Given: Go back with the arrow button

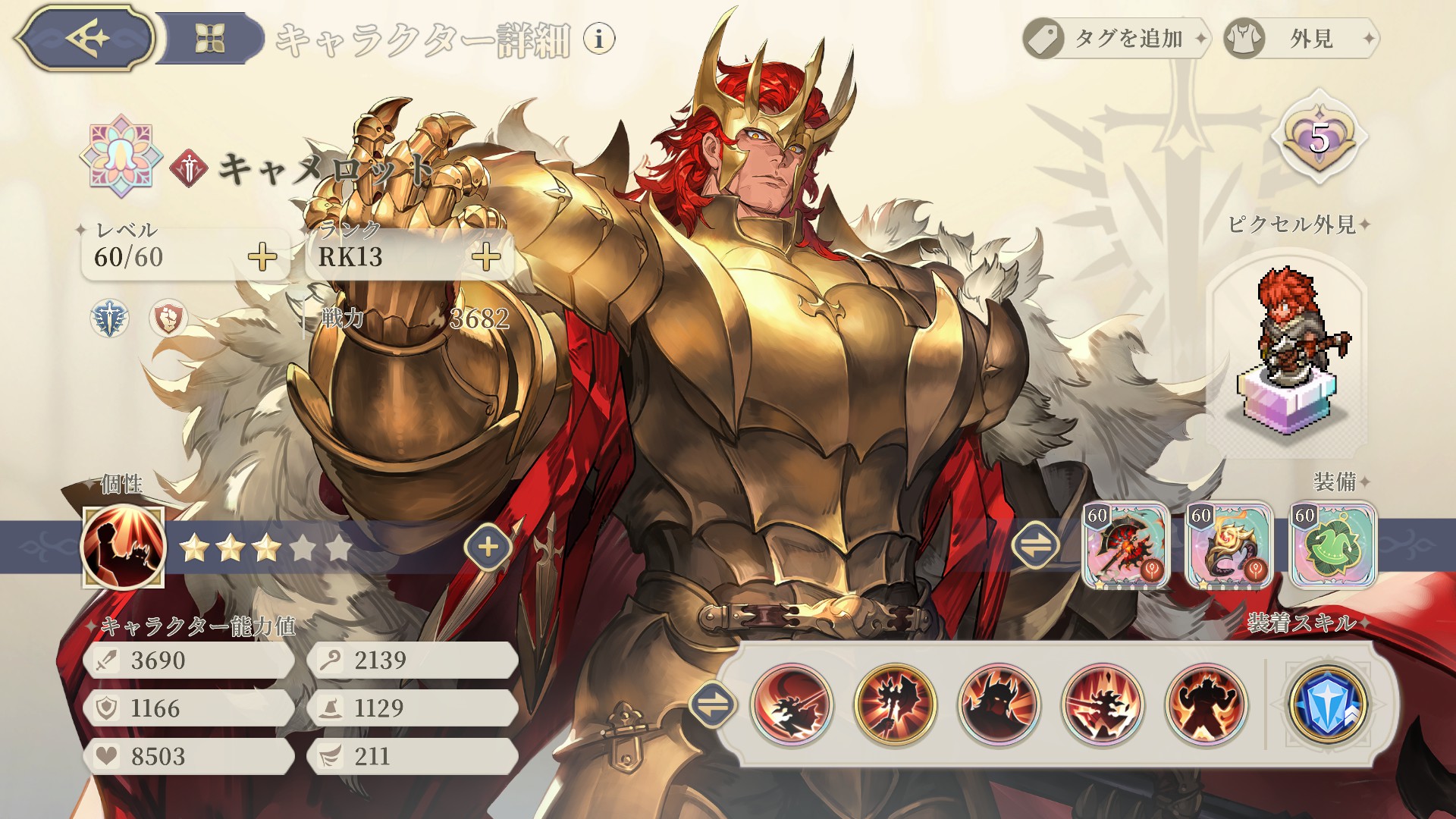Looking at the screenshot, I should 85,38.
